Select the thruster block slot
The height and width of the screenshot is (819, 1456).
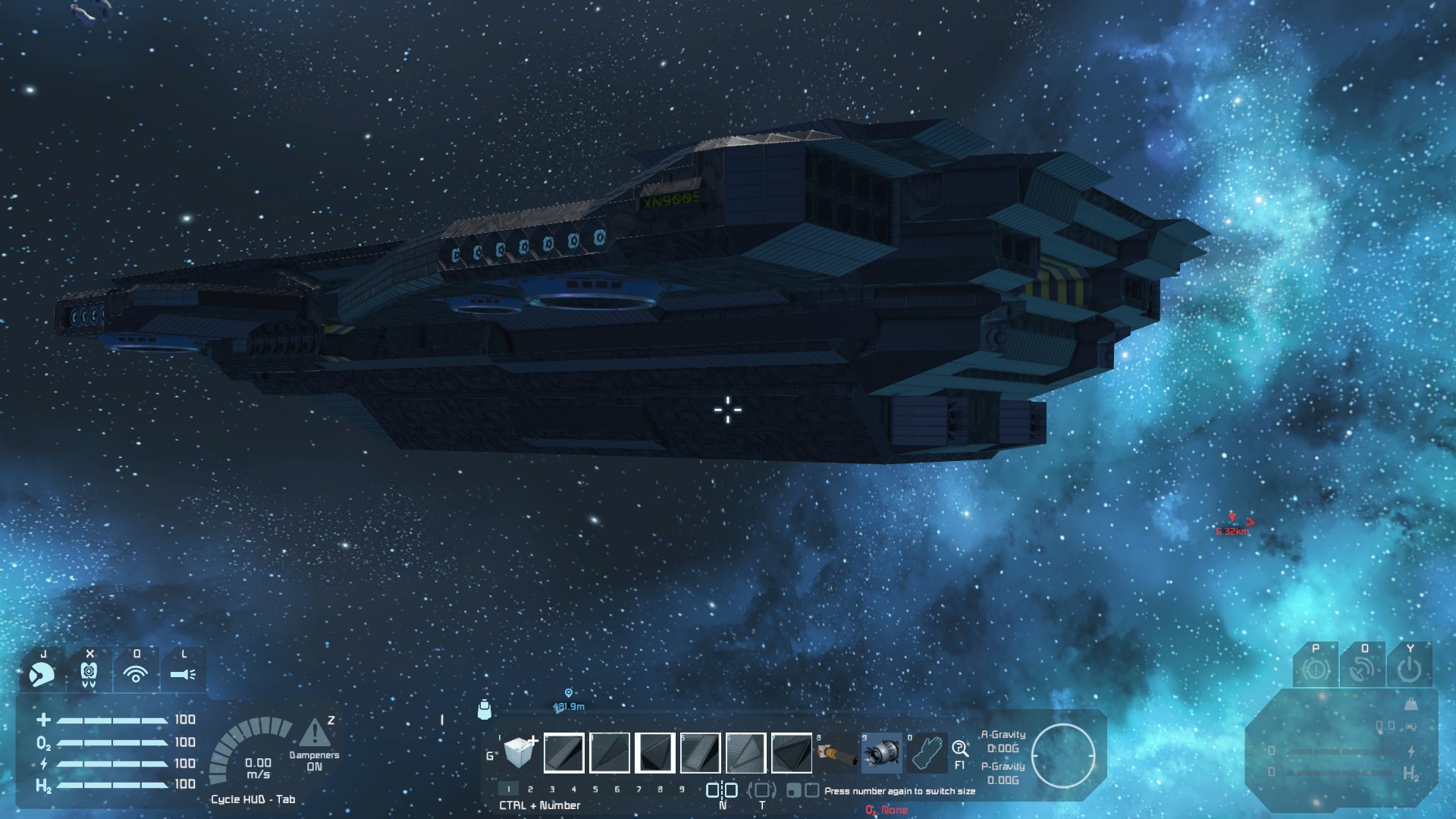[881, 753]
